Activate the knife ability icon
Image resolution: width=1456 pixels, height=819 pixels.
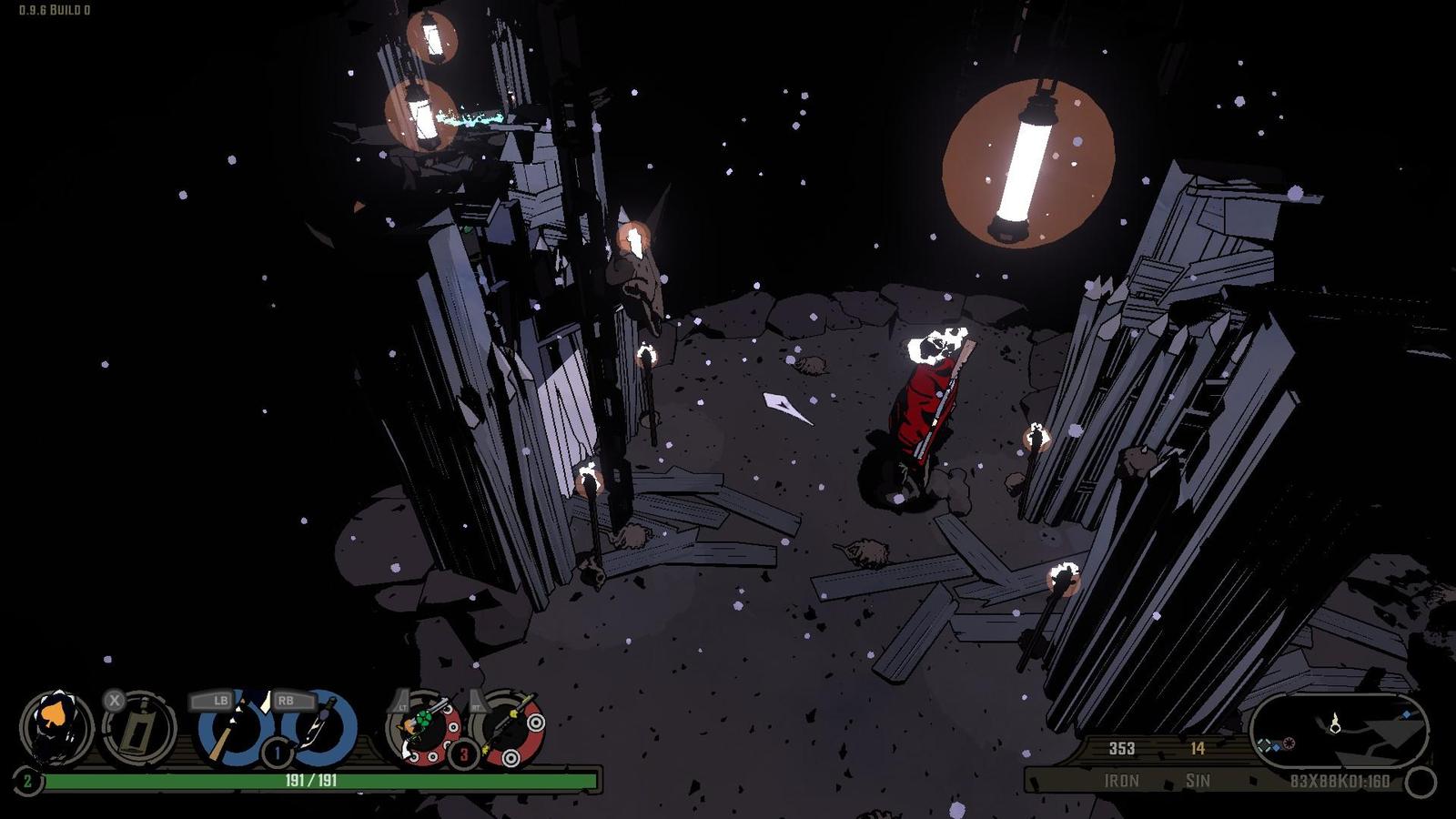point(320,728)
